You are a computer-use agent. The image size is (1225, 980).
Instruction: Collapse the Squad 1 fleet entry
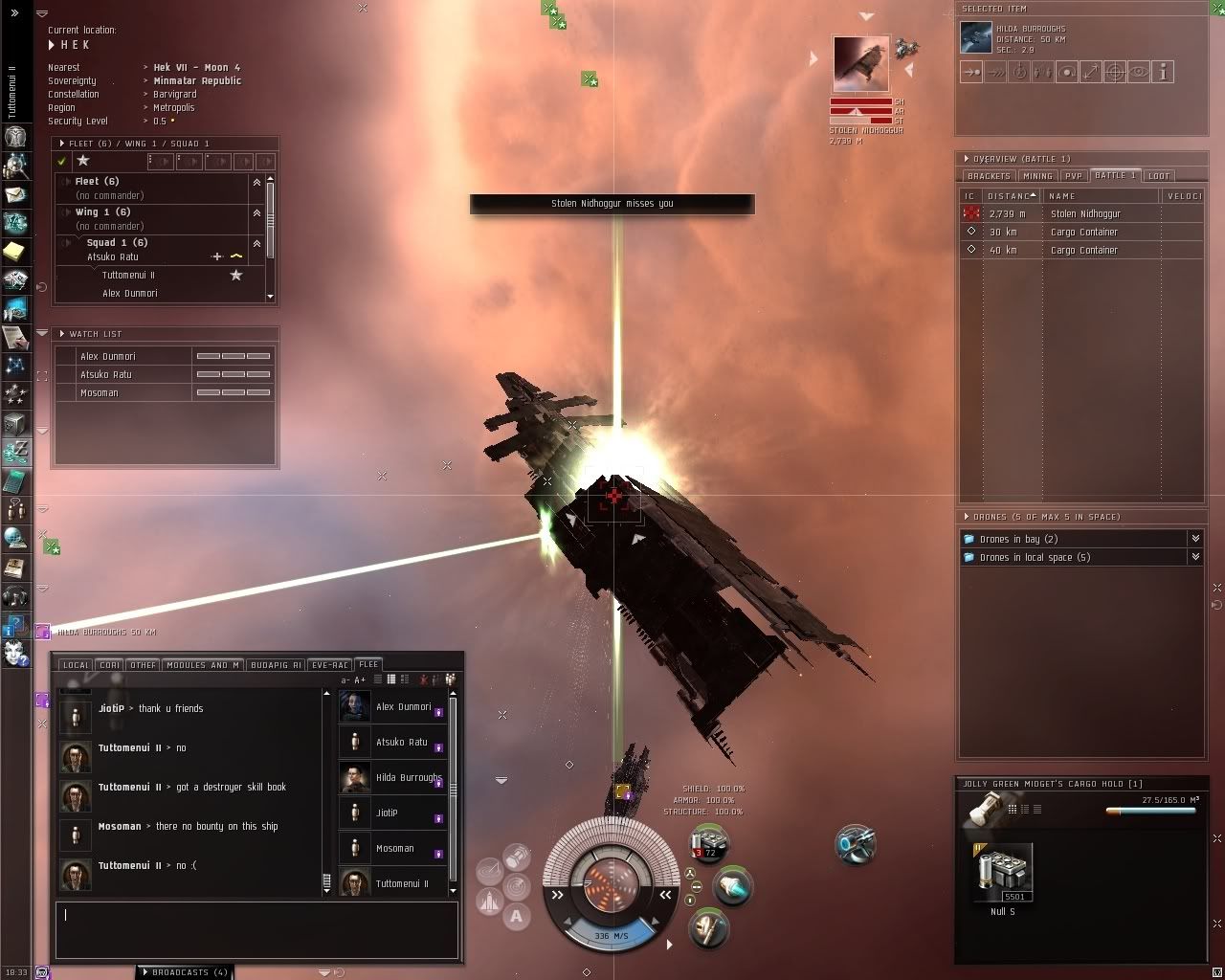pyautogui.click(x=256, y=243)
